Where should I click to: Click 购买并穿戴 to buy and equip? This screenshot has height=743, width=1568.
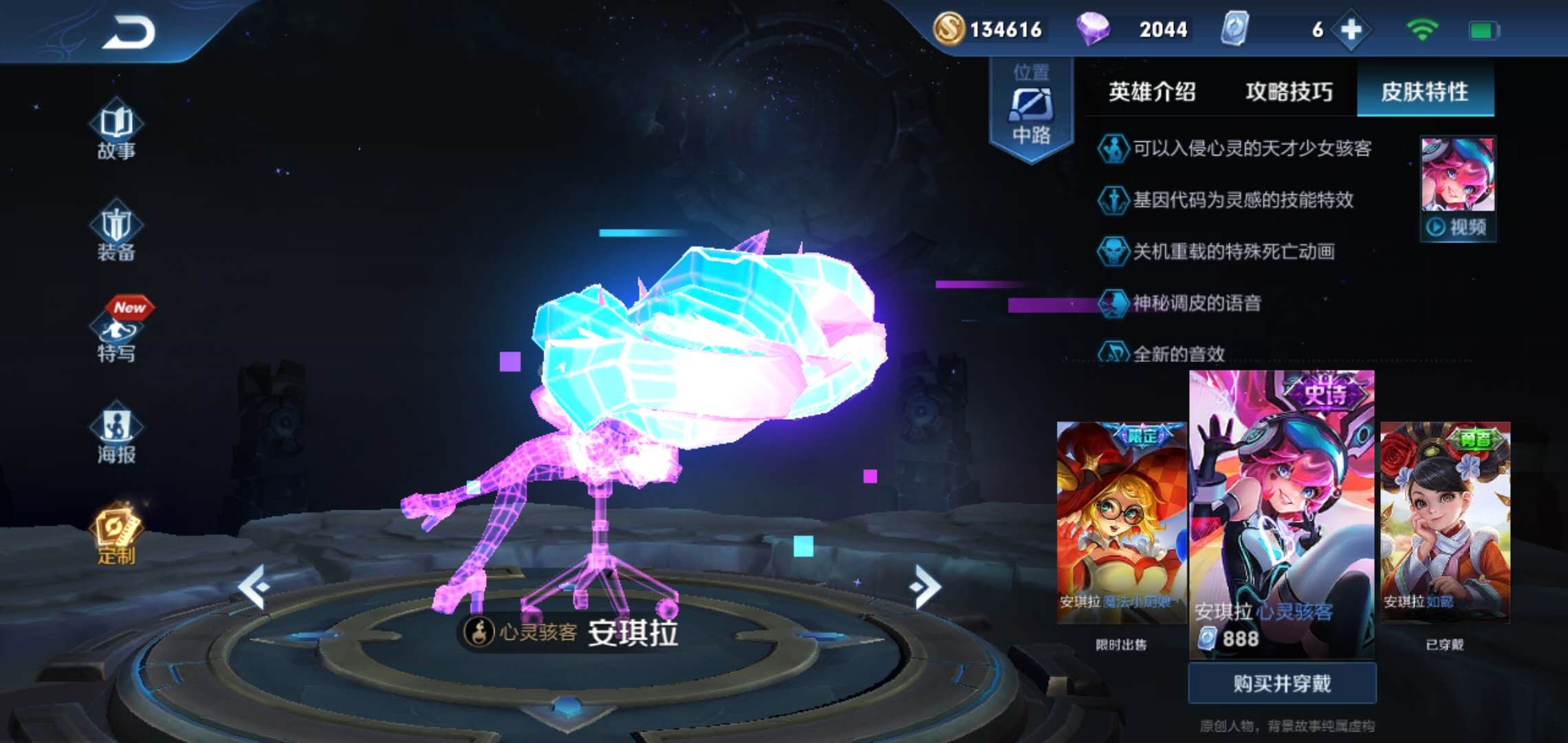click(1282, 683)
